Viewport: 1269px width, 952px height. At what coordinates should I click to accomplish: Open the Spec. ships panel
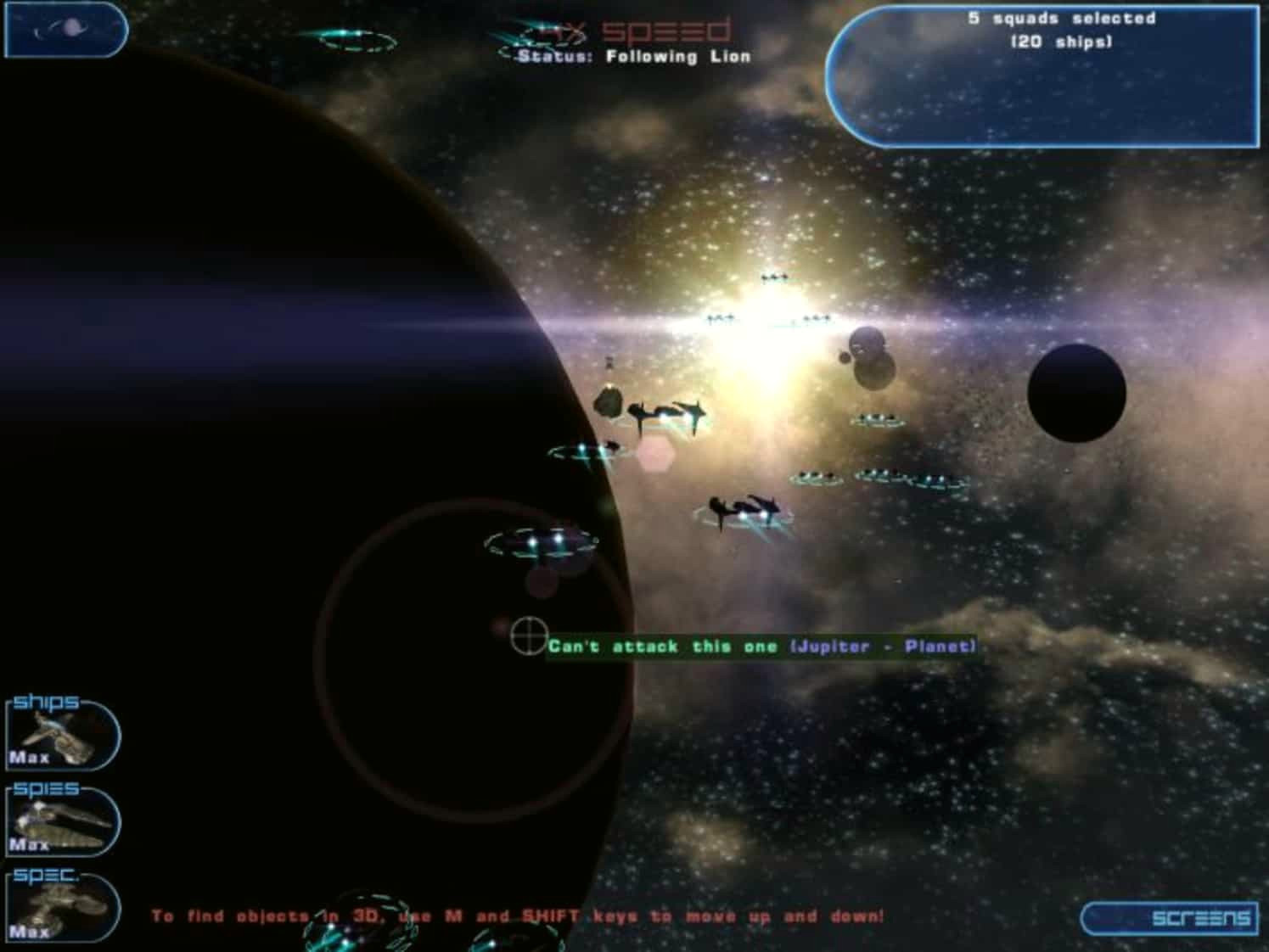click(63, 908)
